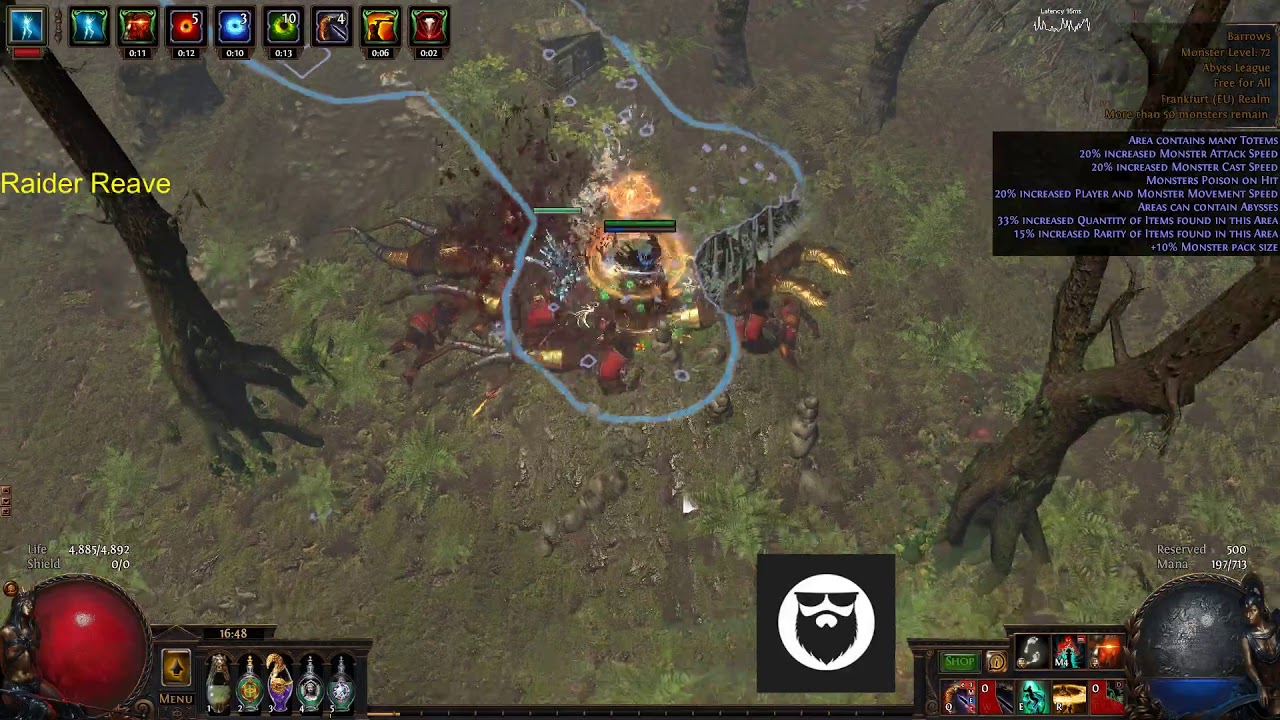Open the game Menu button

[x=176, y=698]
